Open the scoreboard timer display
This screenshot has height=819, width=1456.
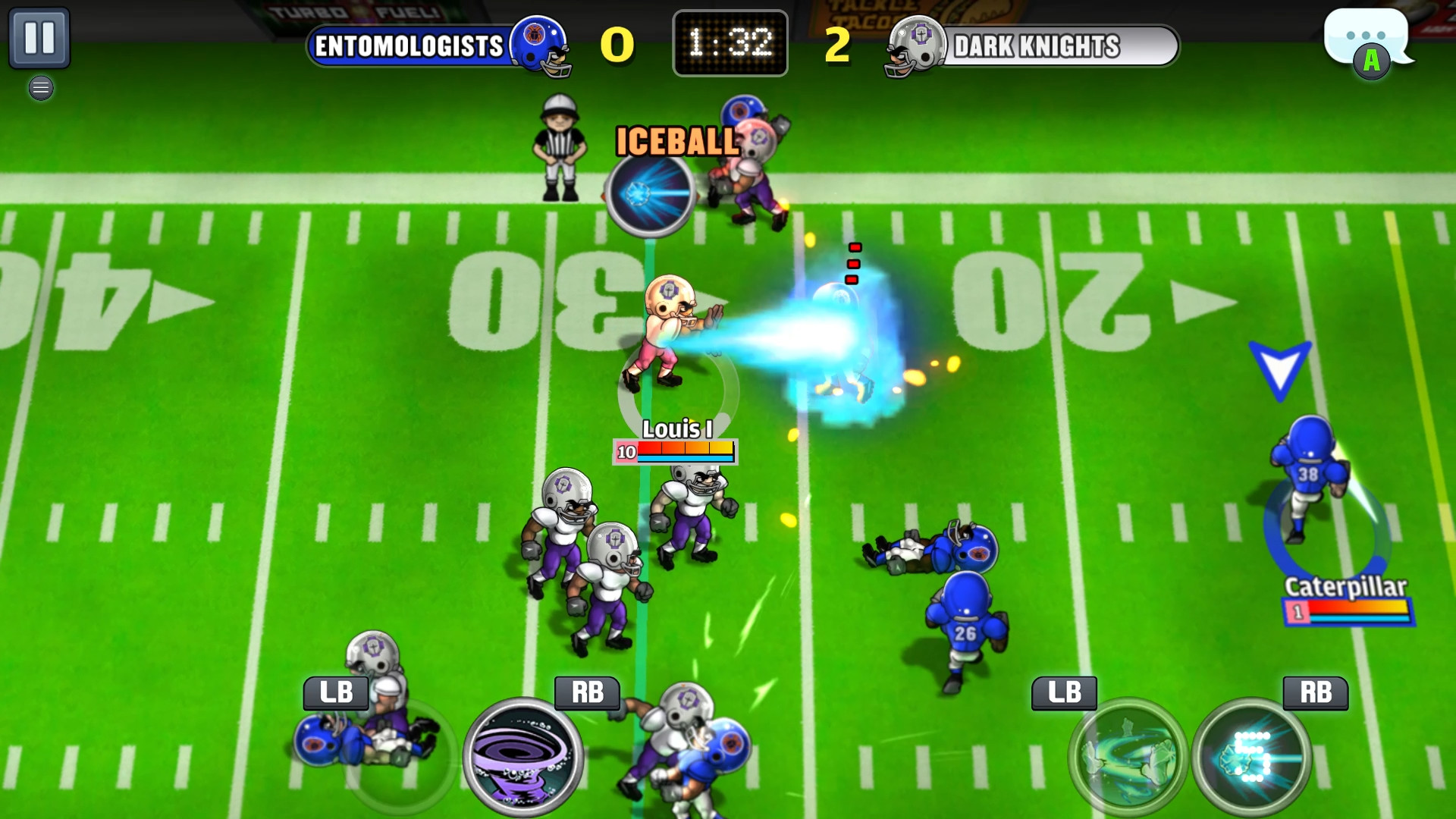[730, 43]
